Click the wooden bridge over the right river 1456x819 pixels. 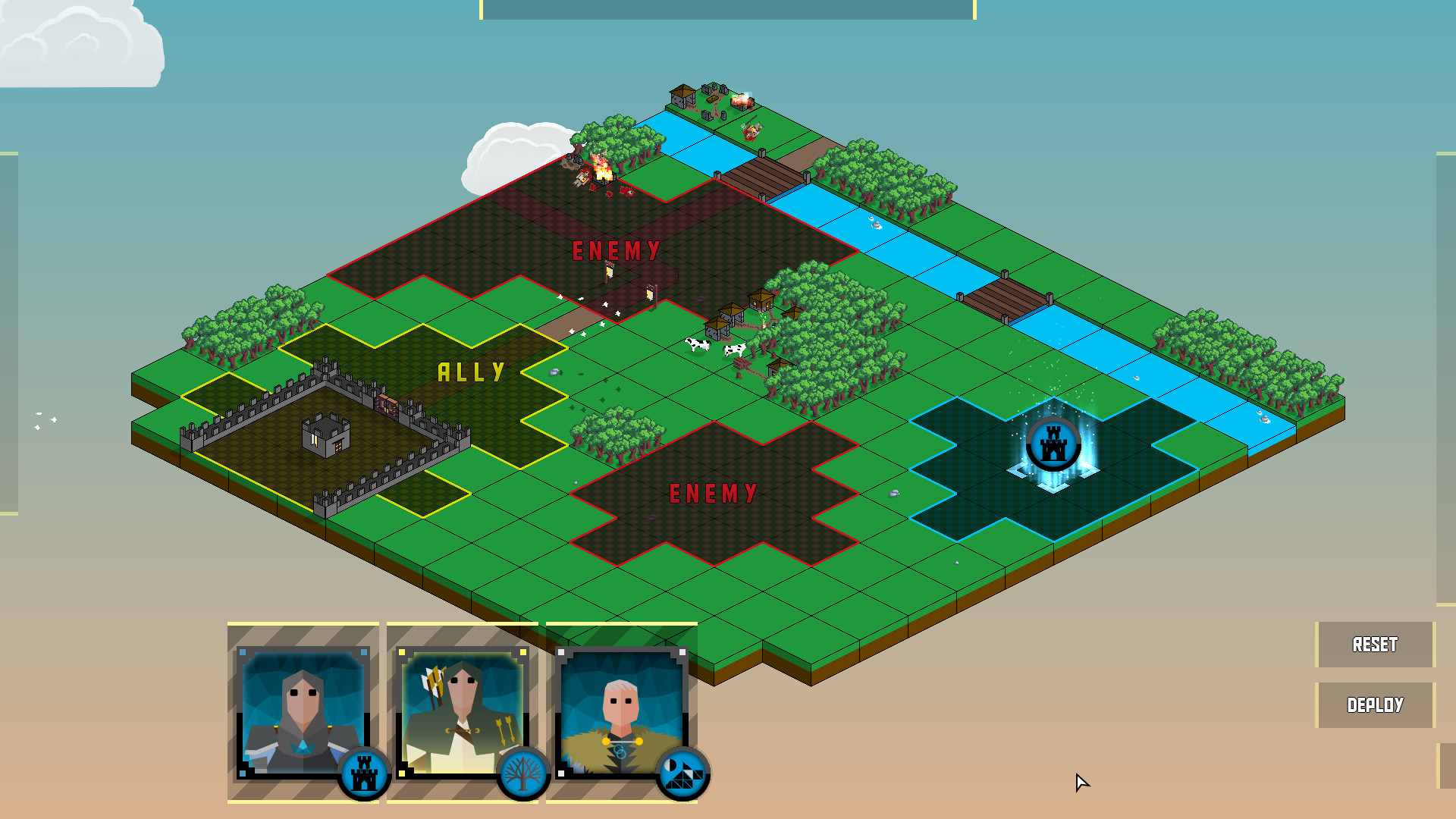(1005, 298)
